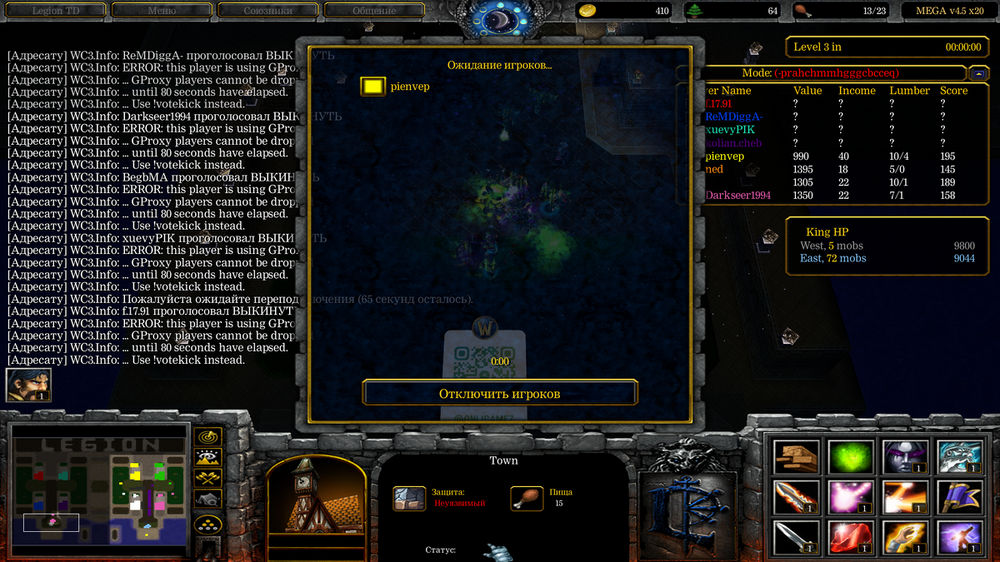
Task: Toggle the minimap creep camps display button
Action: [208, 500]
